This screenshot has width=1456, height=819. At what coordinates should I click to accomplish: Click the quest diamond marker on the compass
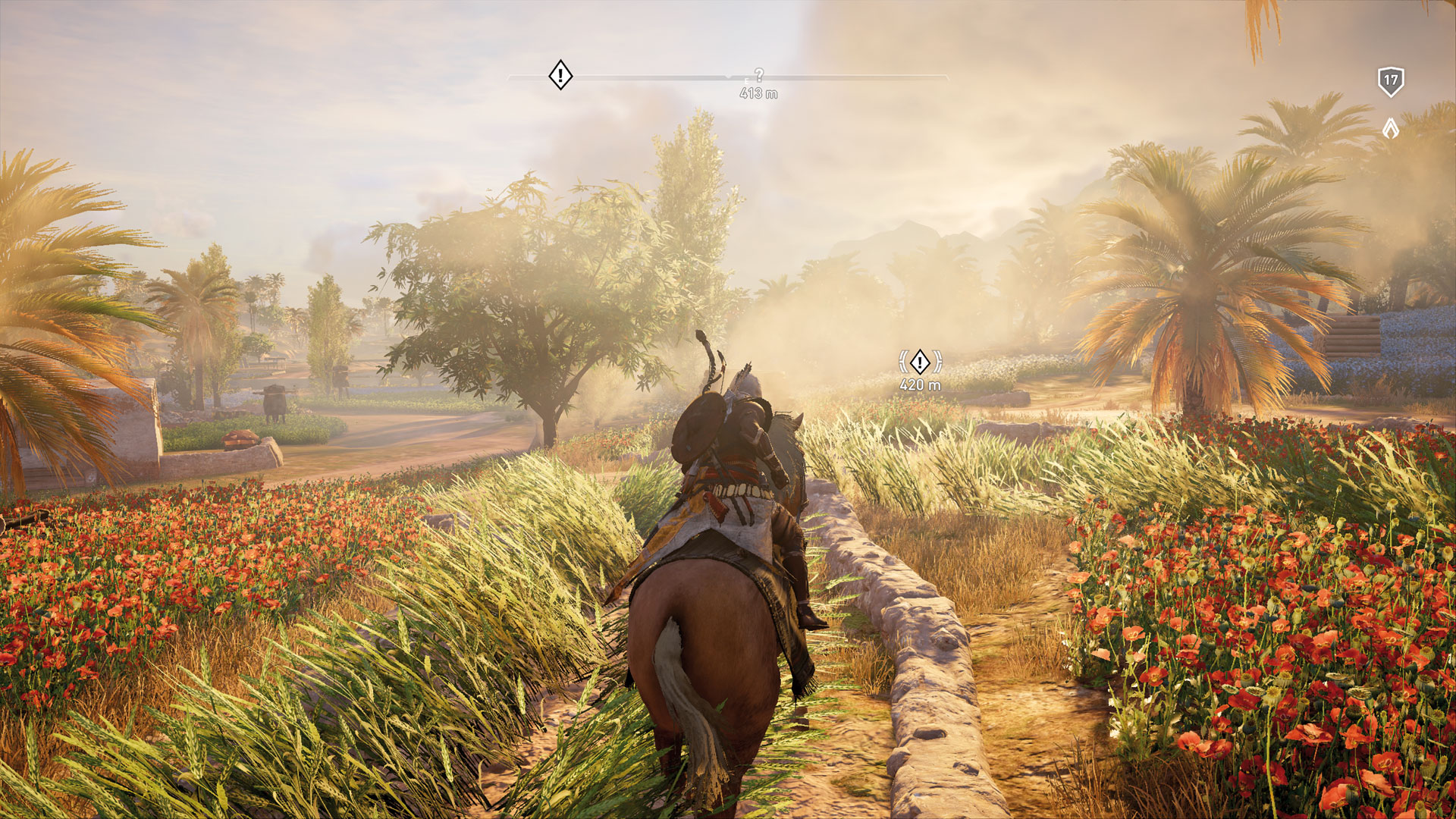point(560,75)
